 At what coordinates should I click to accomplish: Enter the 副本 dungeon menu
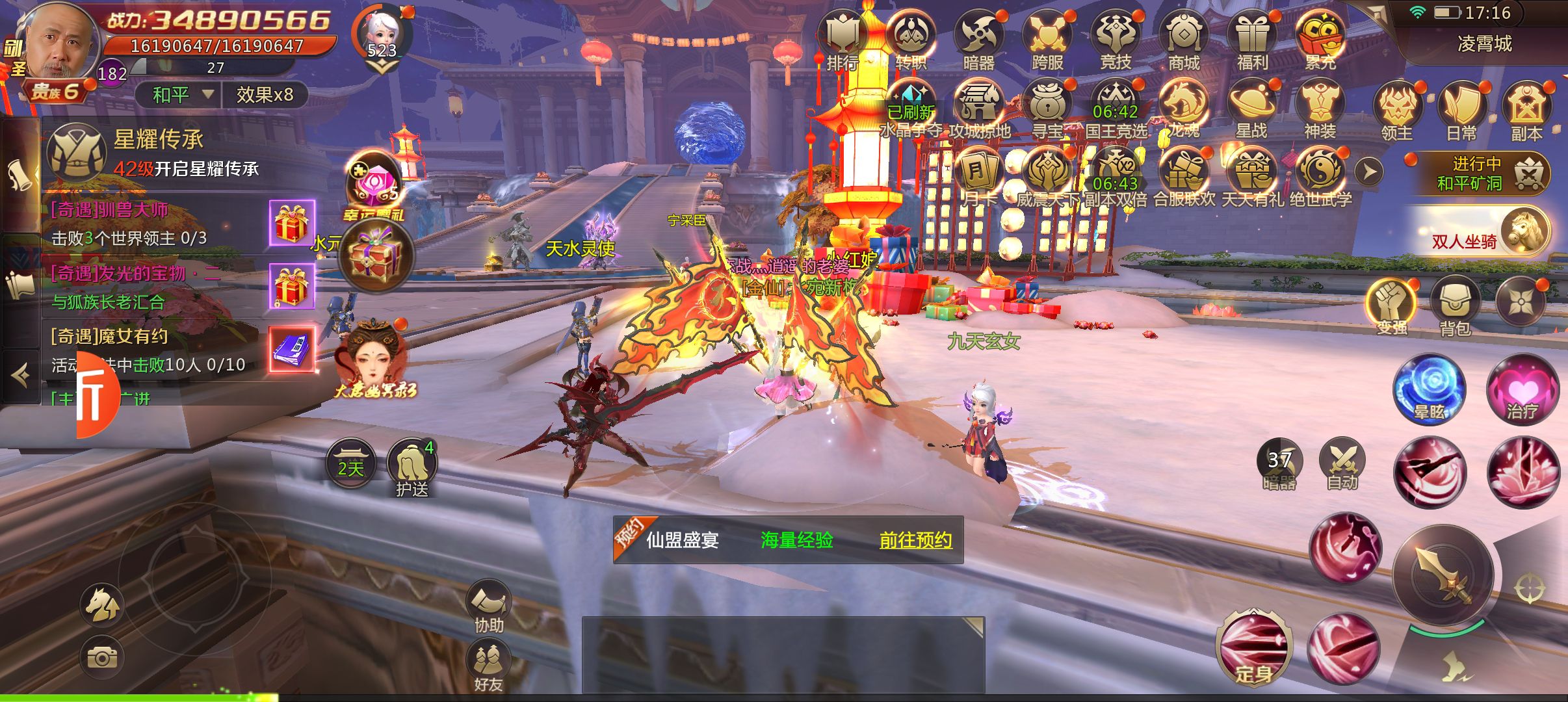pos(1526,109)
